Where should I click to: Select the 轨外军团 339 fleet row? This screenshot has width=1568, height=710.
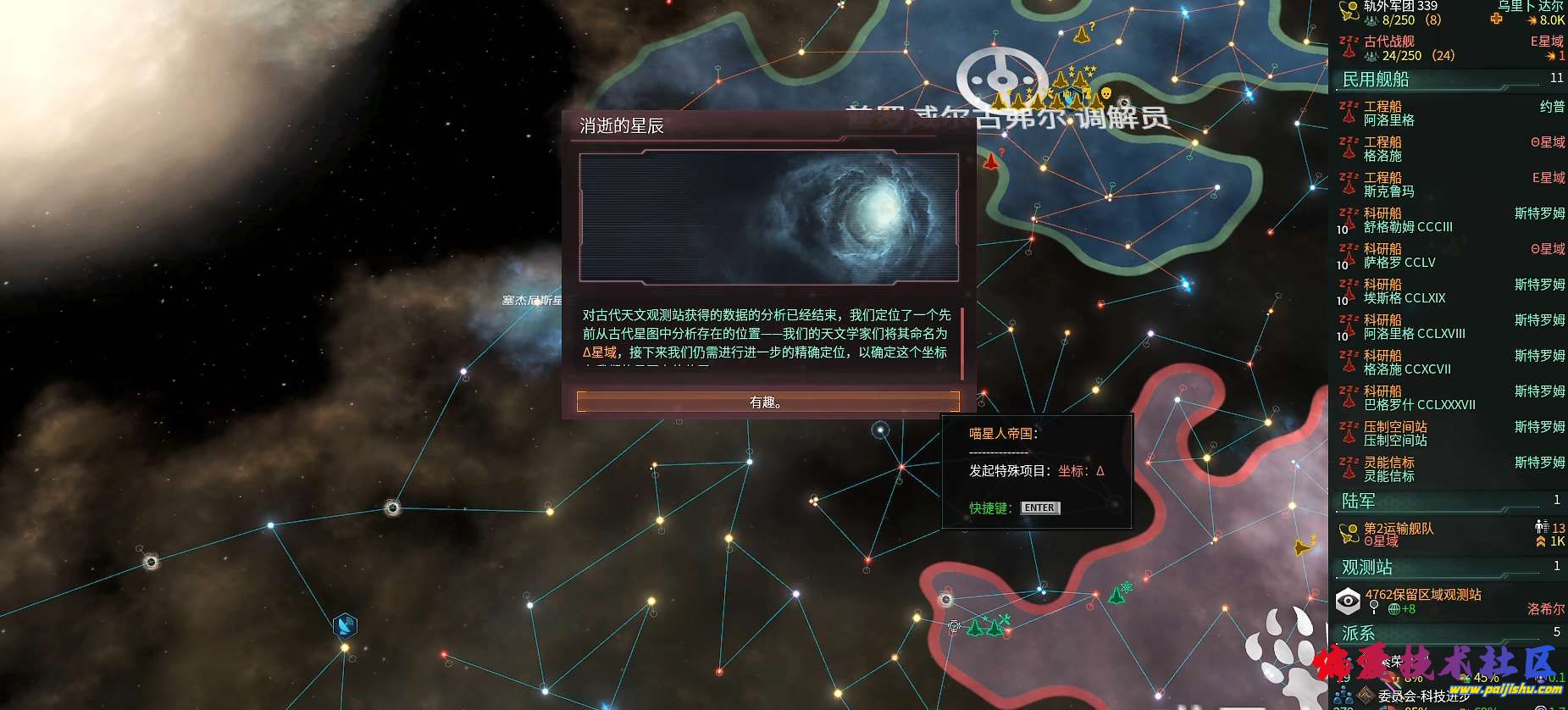tap(1449, 13)
